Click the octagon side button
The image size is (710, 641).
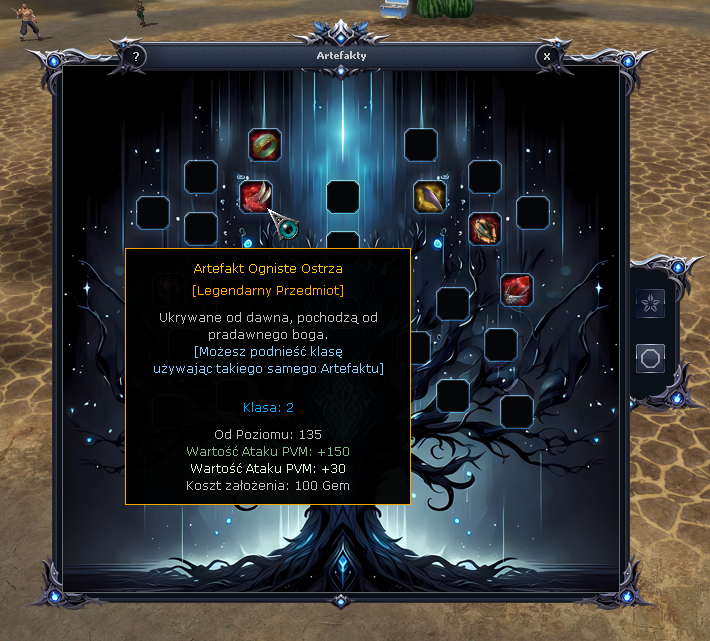pyautogui.click(x=651, y=358)
